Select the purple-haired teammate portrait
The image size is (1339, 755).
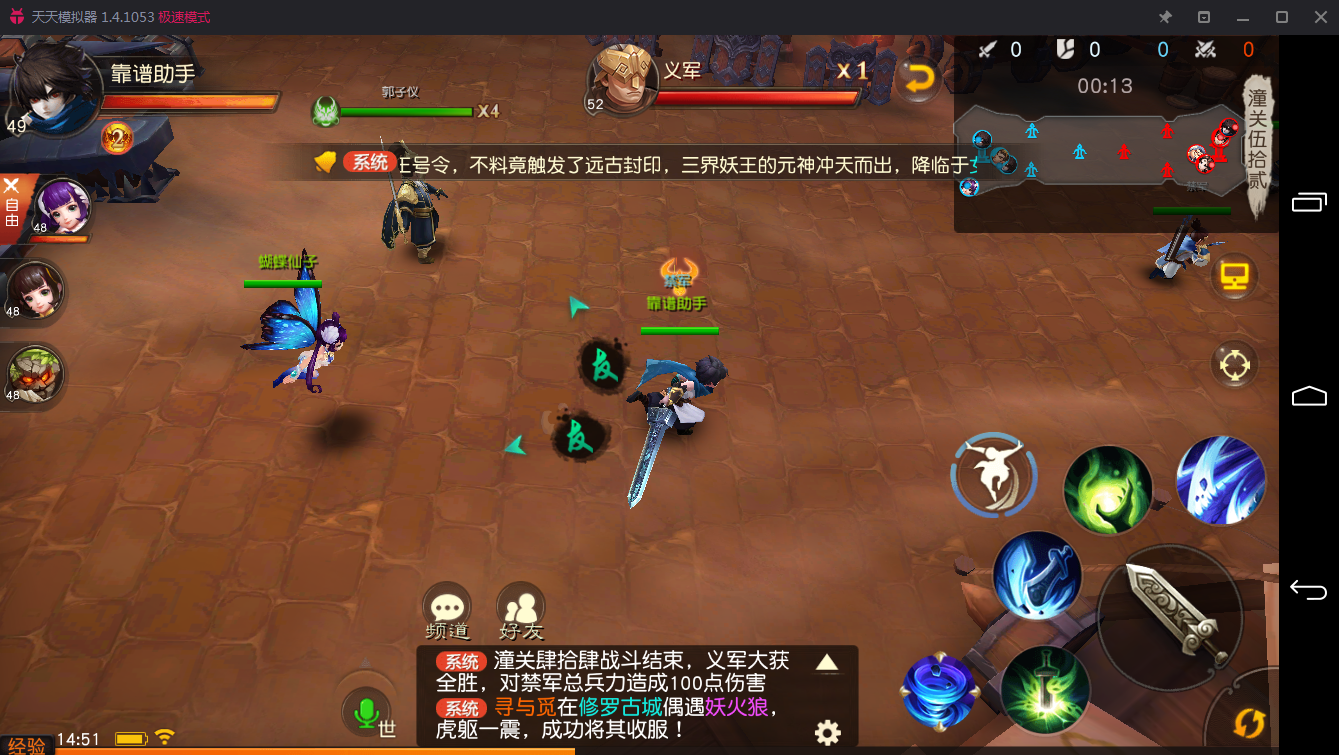pos(63,207)
